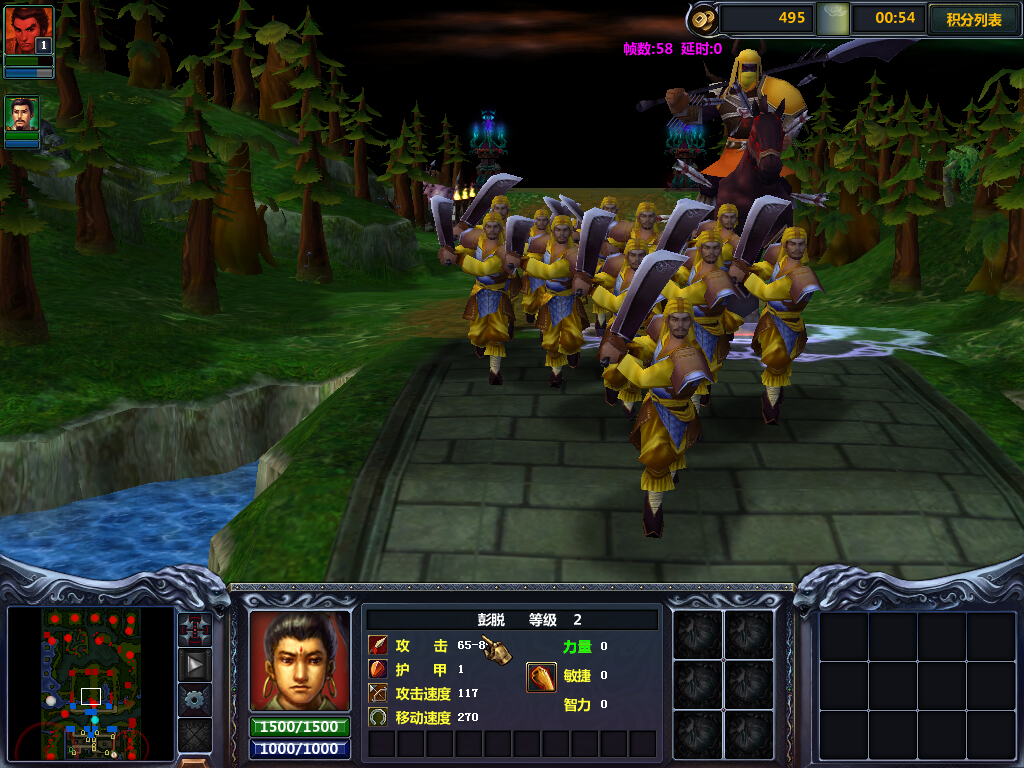The width and height of the screenshot is (1024, 768).
Task: Click the play-arrow button beside minimap
Action: click(194, 664)
